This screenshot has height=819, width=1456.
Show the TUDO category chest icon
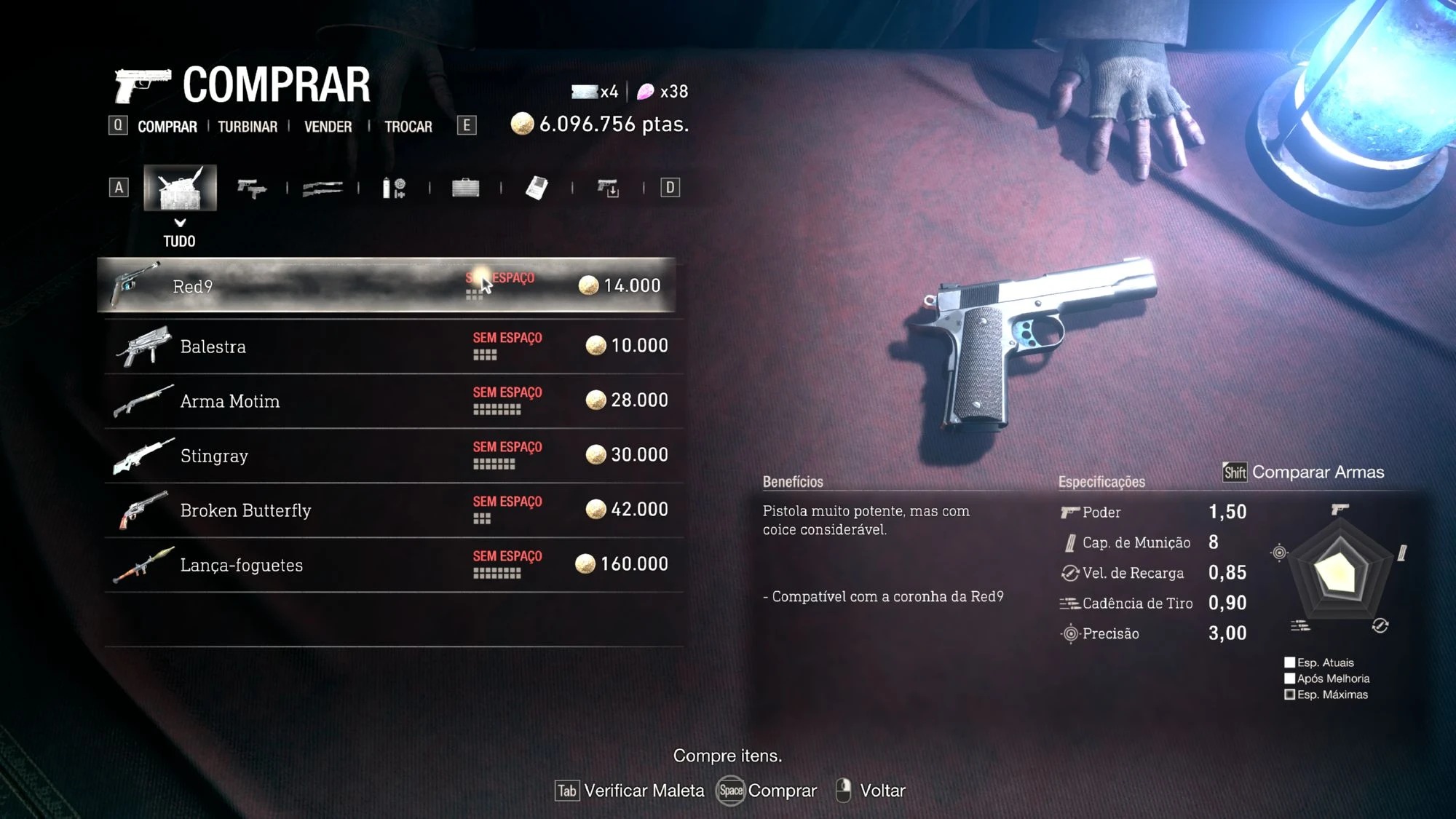pyautogui.click(x=180, y=188)
